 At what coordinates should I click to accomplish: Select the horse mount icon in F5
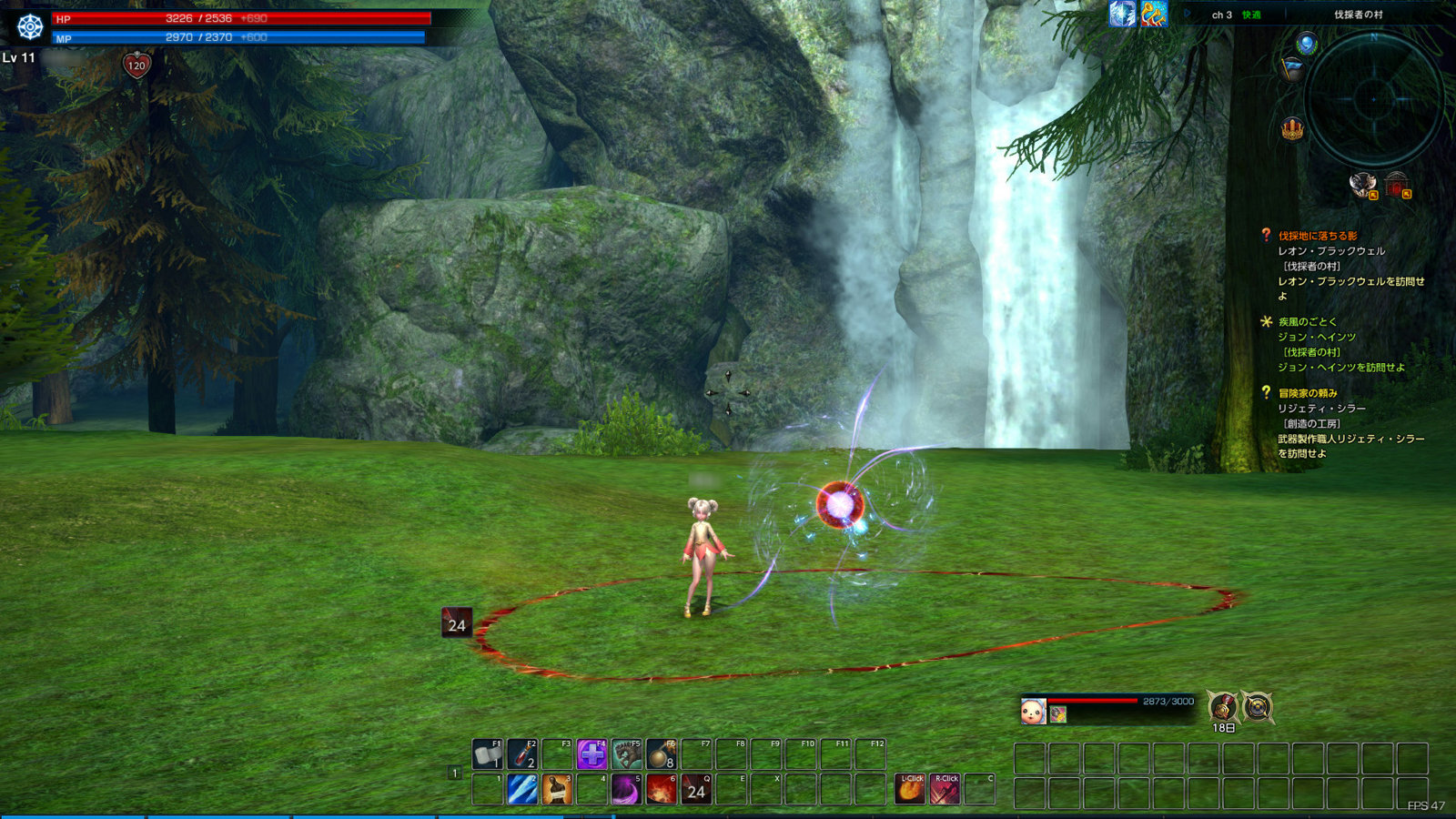(x=626, y=754)
